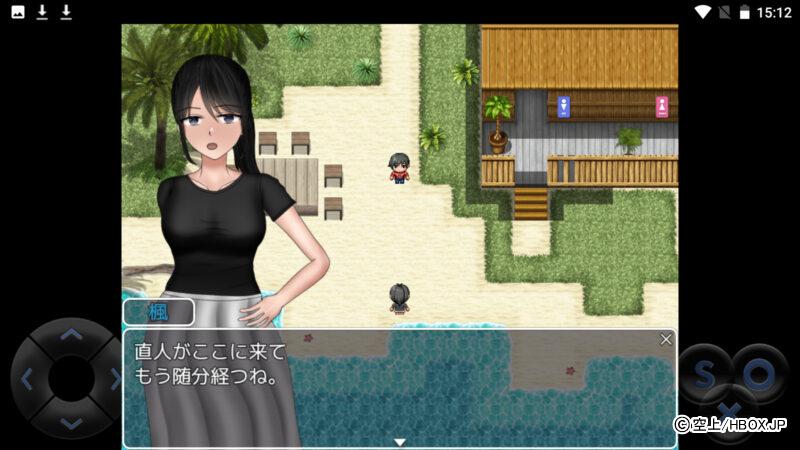Screen dimensions: 800x450
Task: Tap the d-pad down arrow
Action: 70,423
